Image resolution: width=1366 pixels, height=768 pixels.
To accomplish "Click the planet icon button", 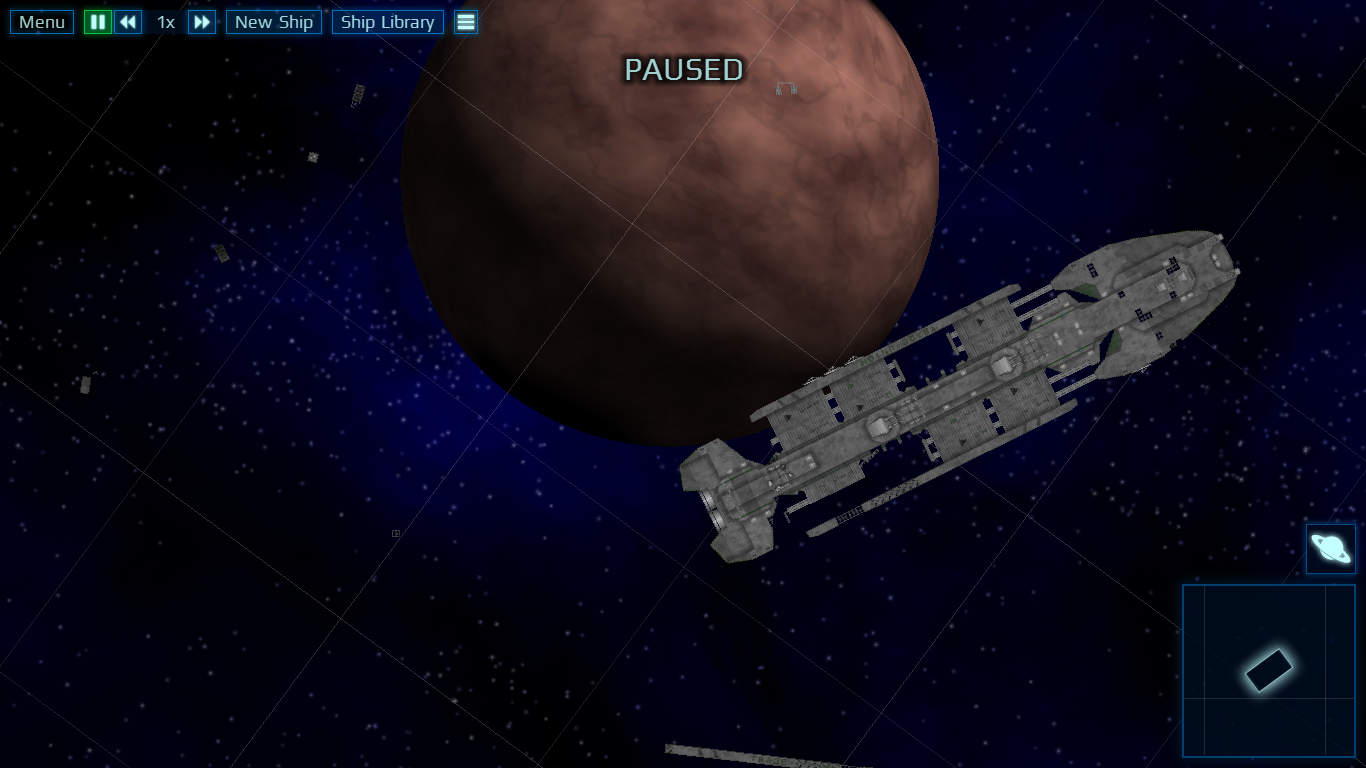I will pos(1330,549).
